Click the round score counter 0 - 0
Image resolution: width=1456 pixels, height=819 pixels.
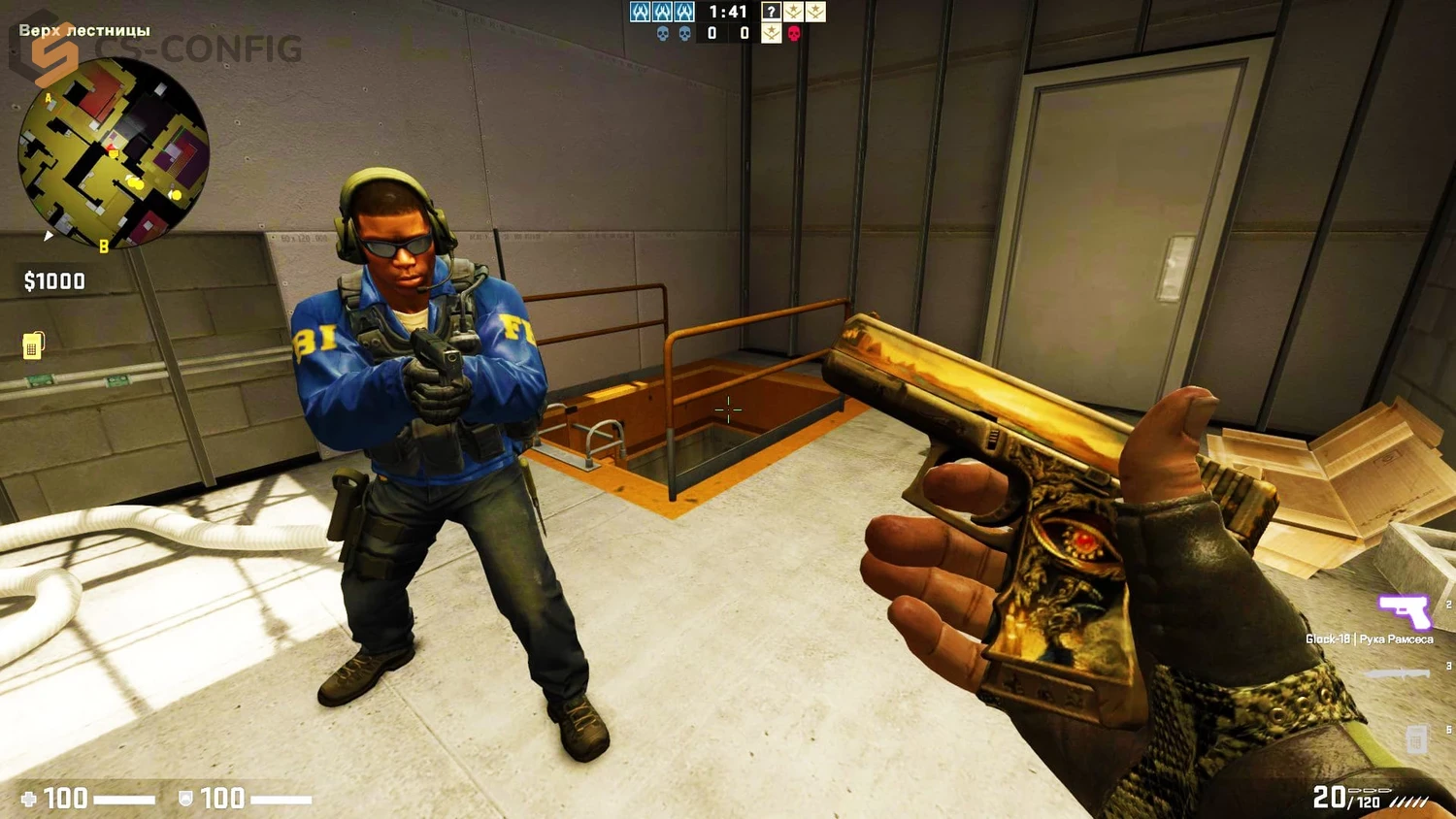[x=728, y=32]
